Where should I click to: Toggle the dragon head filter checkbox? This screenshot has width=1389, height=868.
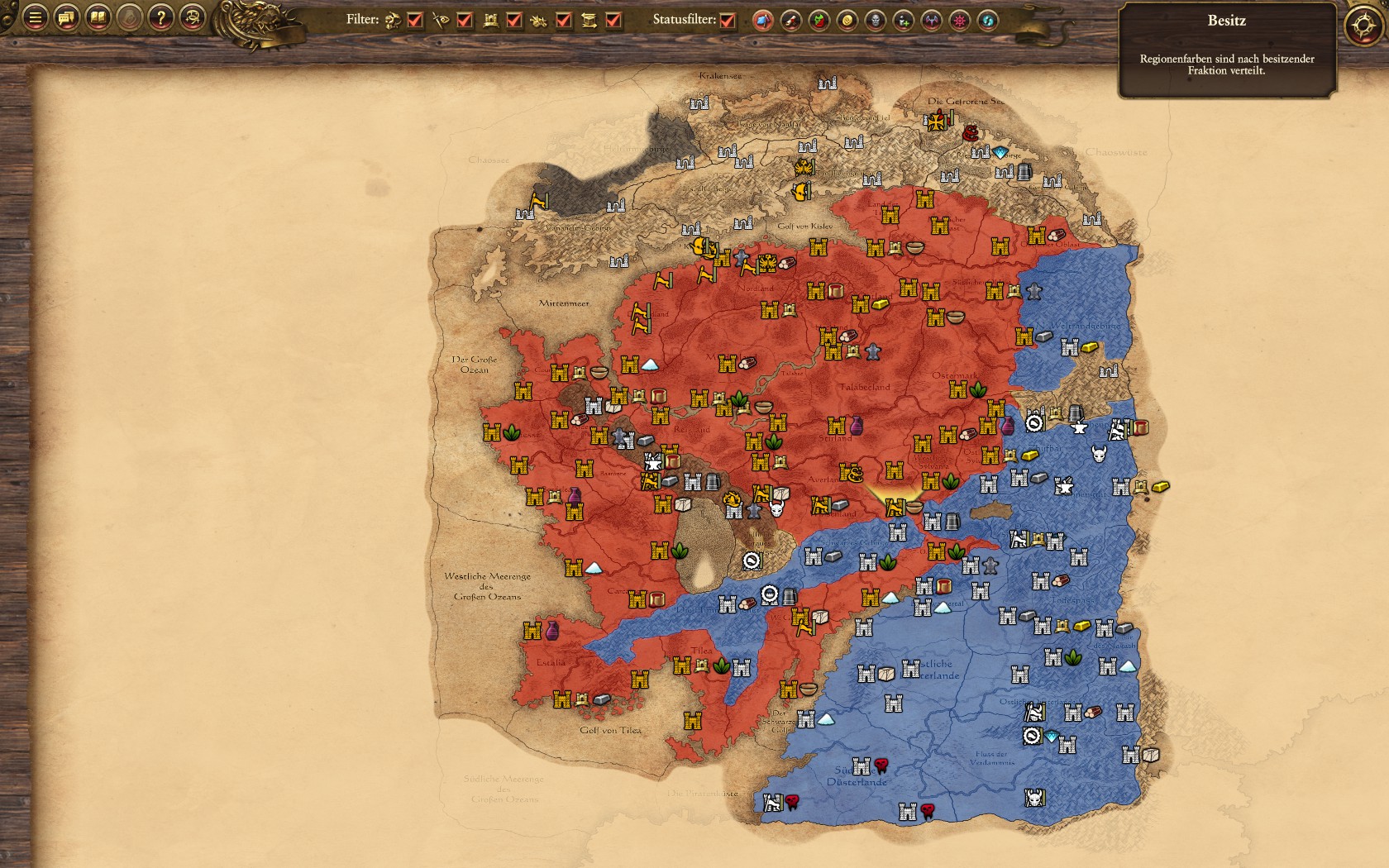tap(415, 20)
